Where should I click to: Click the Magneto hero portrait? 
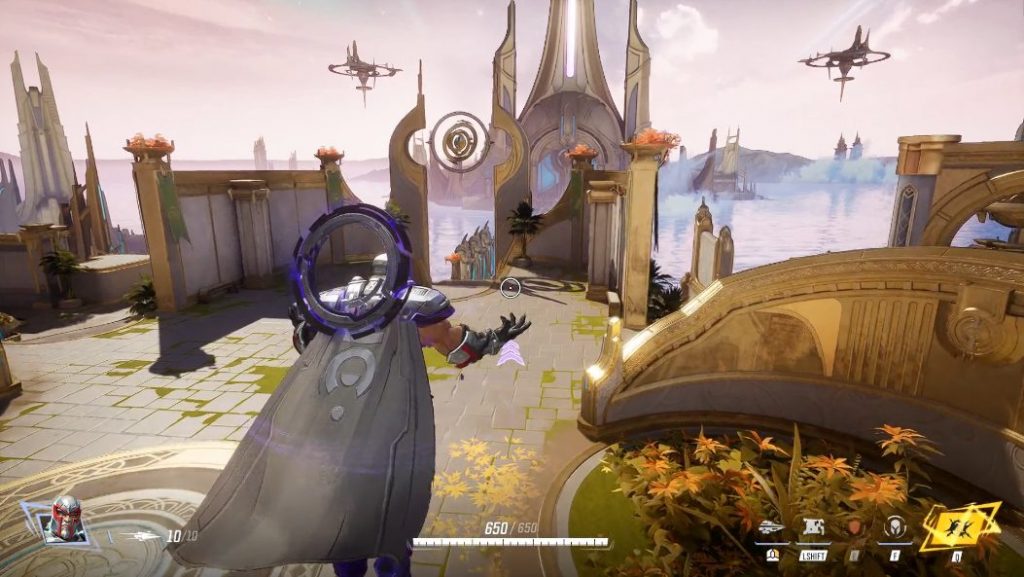pyautogui.click(x=67, y=518)
